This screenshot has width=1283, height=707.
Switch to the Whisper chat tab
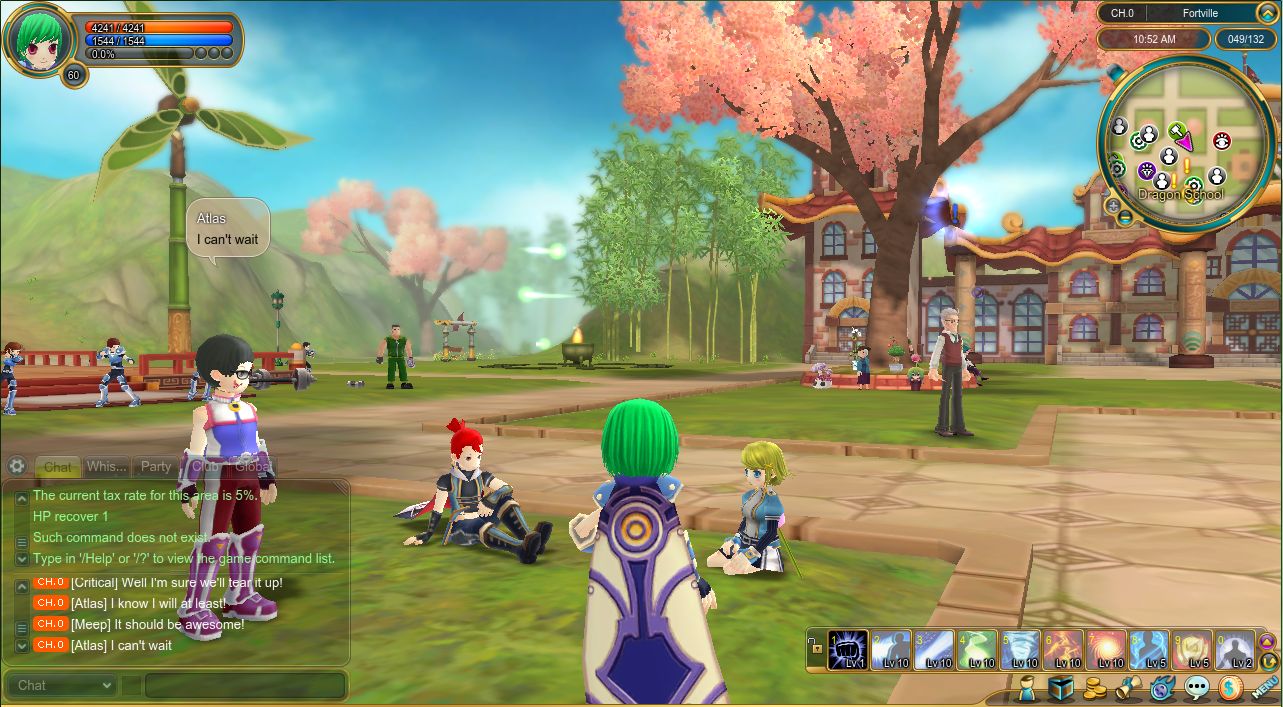106,466
